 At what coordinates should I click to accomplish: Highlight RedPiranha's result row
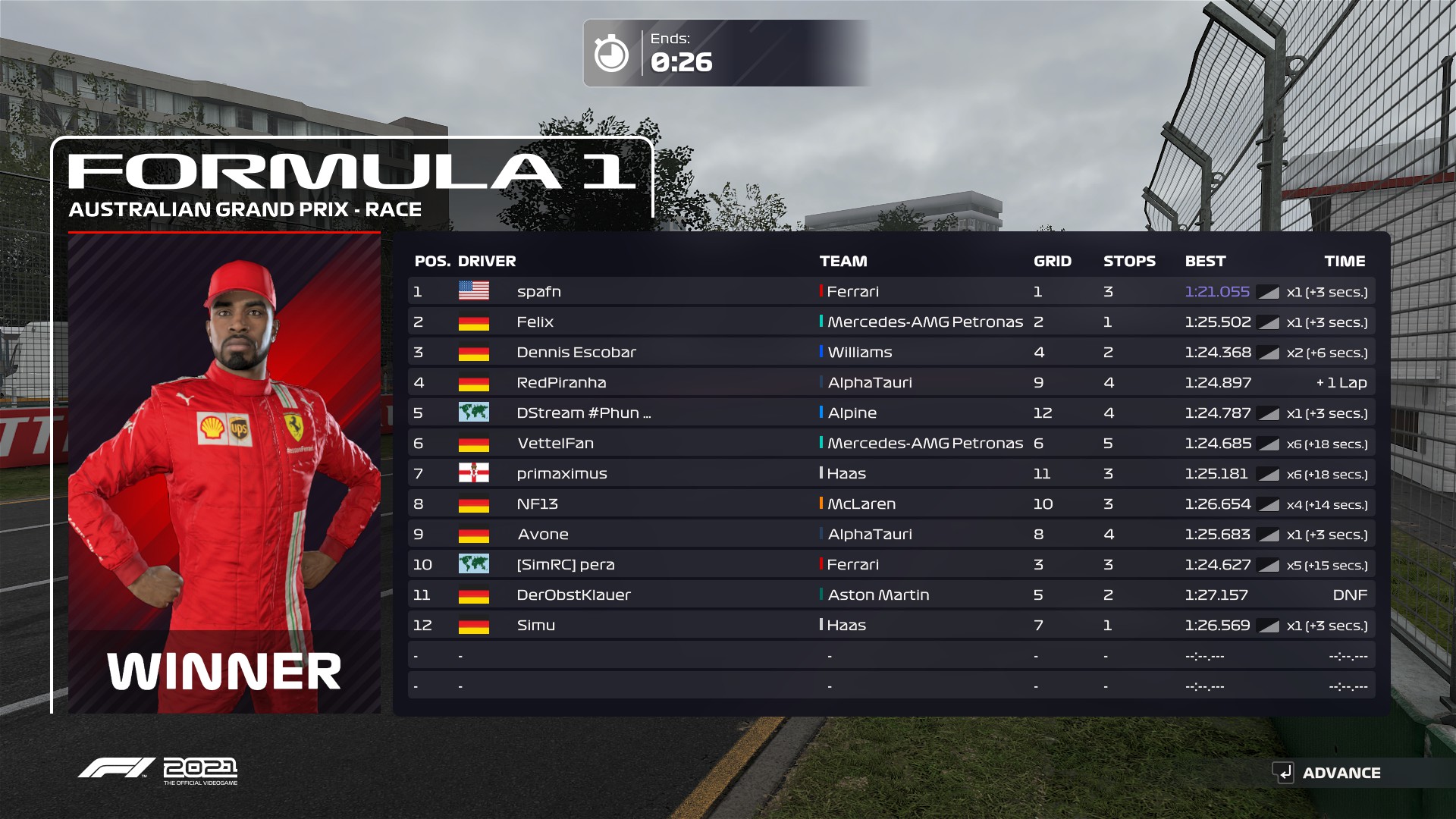click(x=890, y=382)
